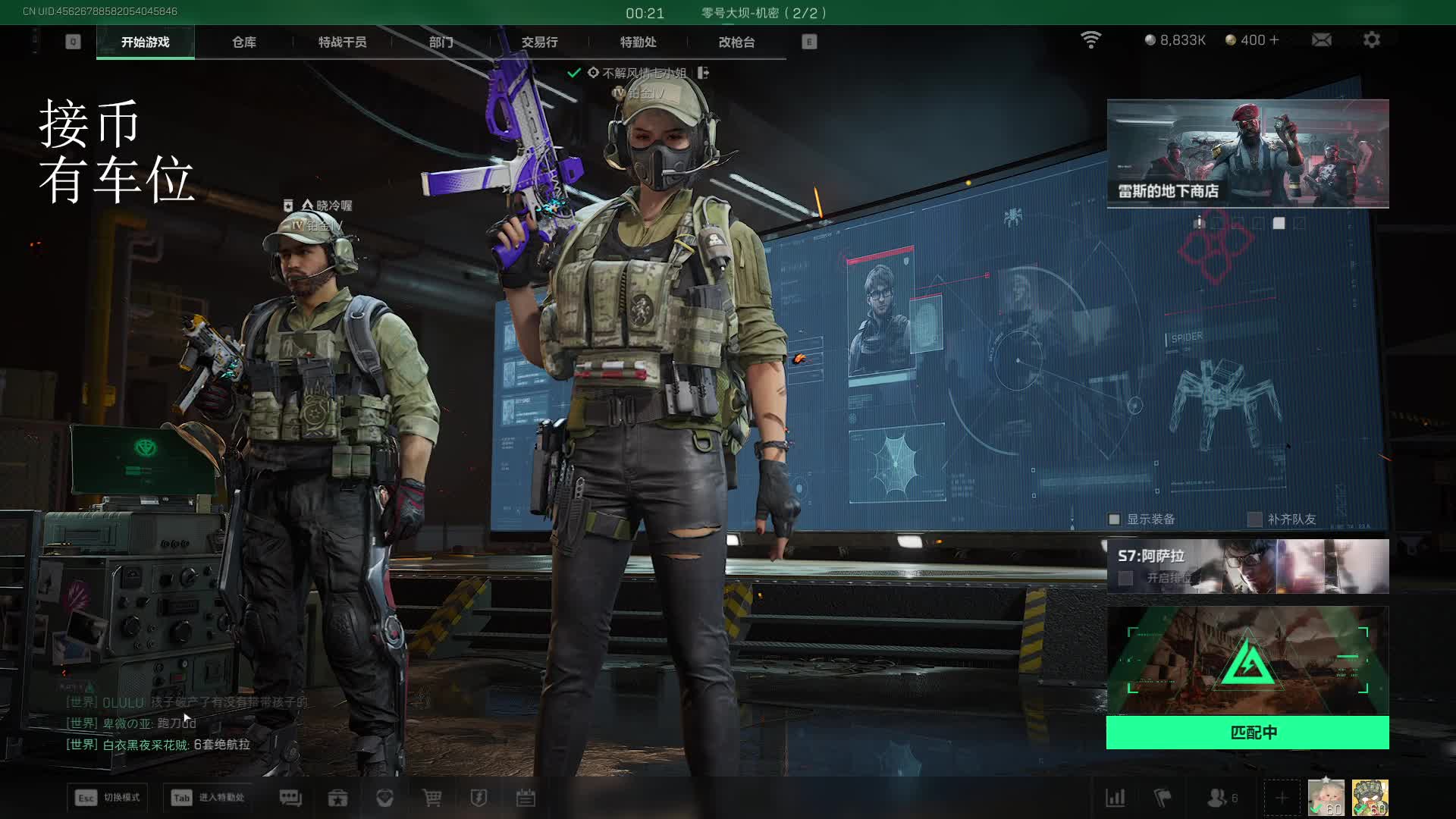Open the 特战干员 operators tab
This screenshot has width=1456, height=819.
pos(342,42)
